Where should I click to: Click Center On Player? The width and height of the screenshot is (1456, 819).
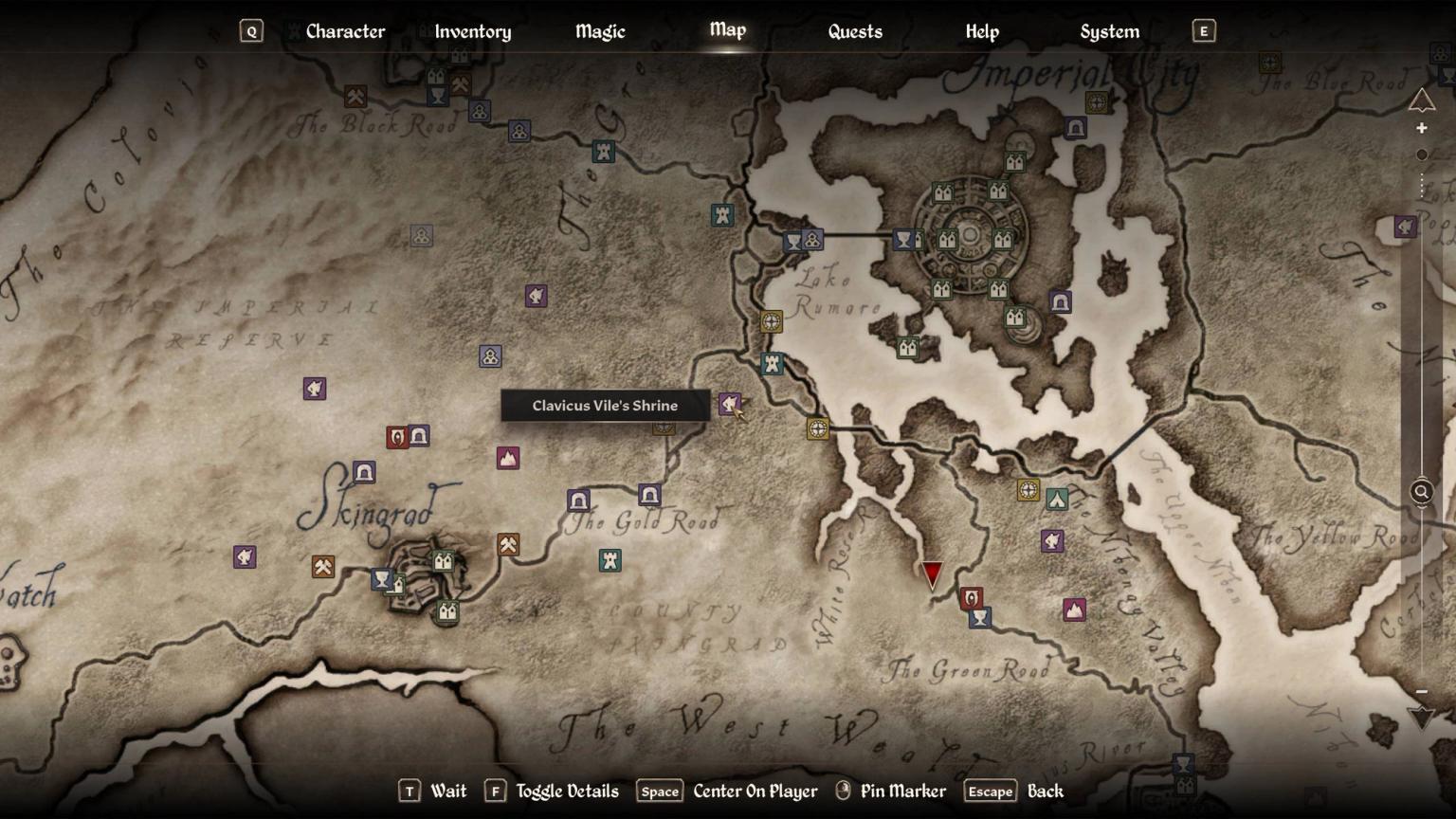[755, 791]
